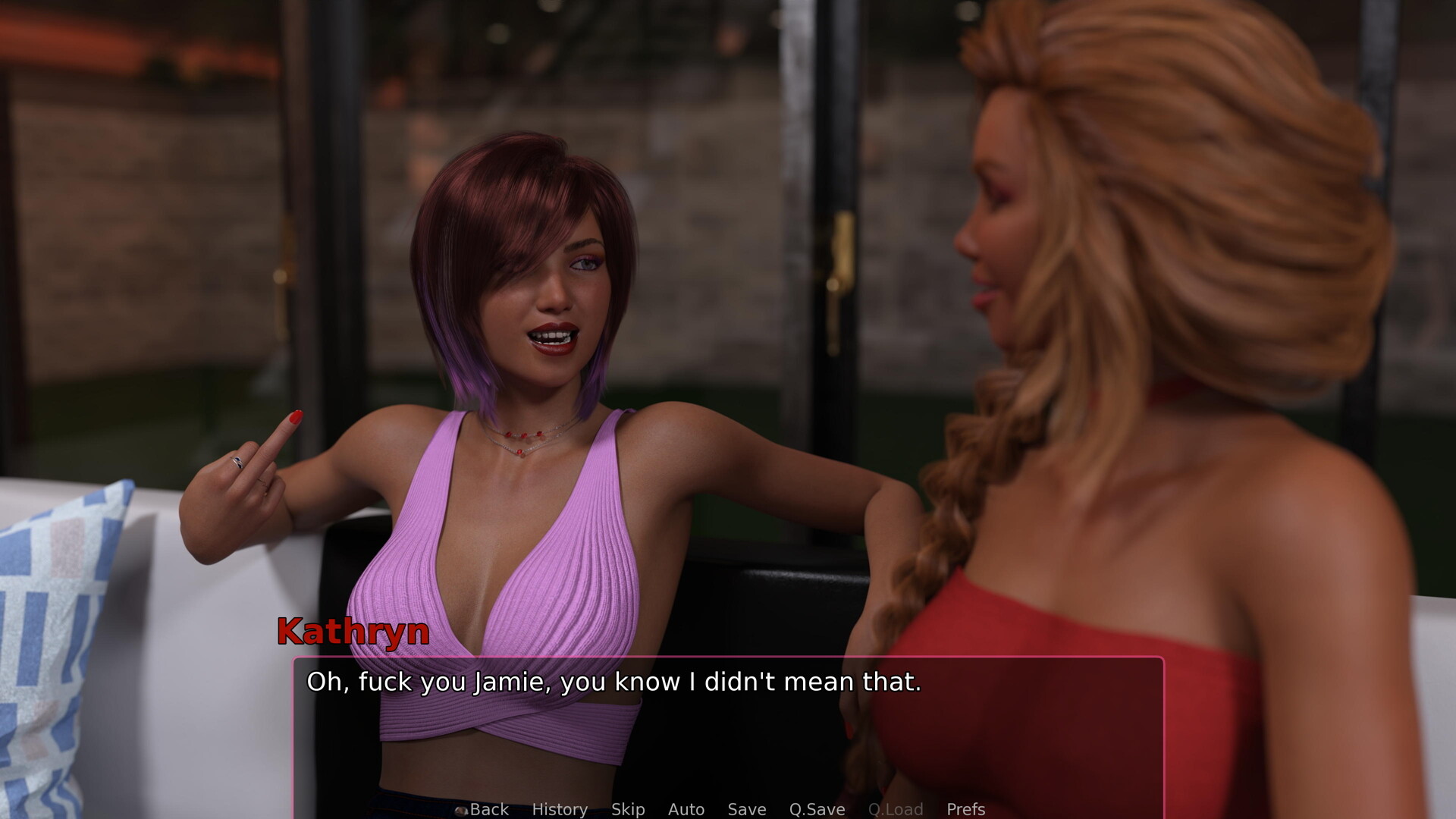The width and height of the screenshot is (1456, 819).
Task: Activate Auto mode from the quick menu
Action: (686, 809)
